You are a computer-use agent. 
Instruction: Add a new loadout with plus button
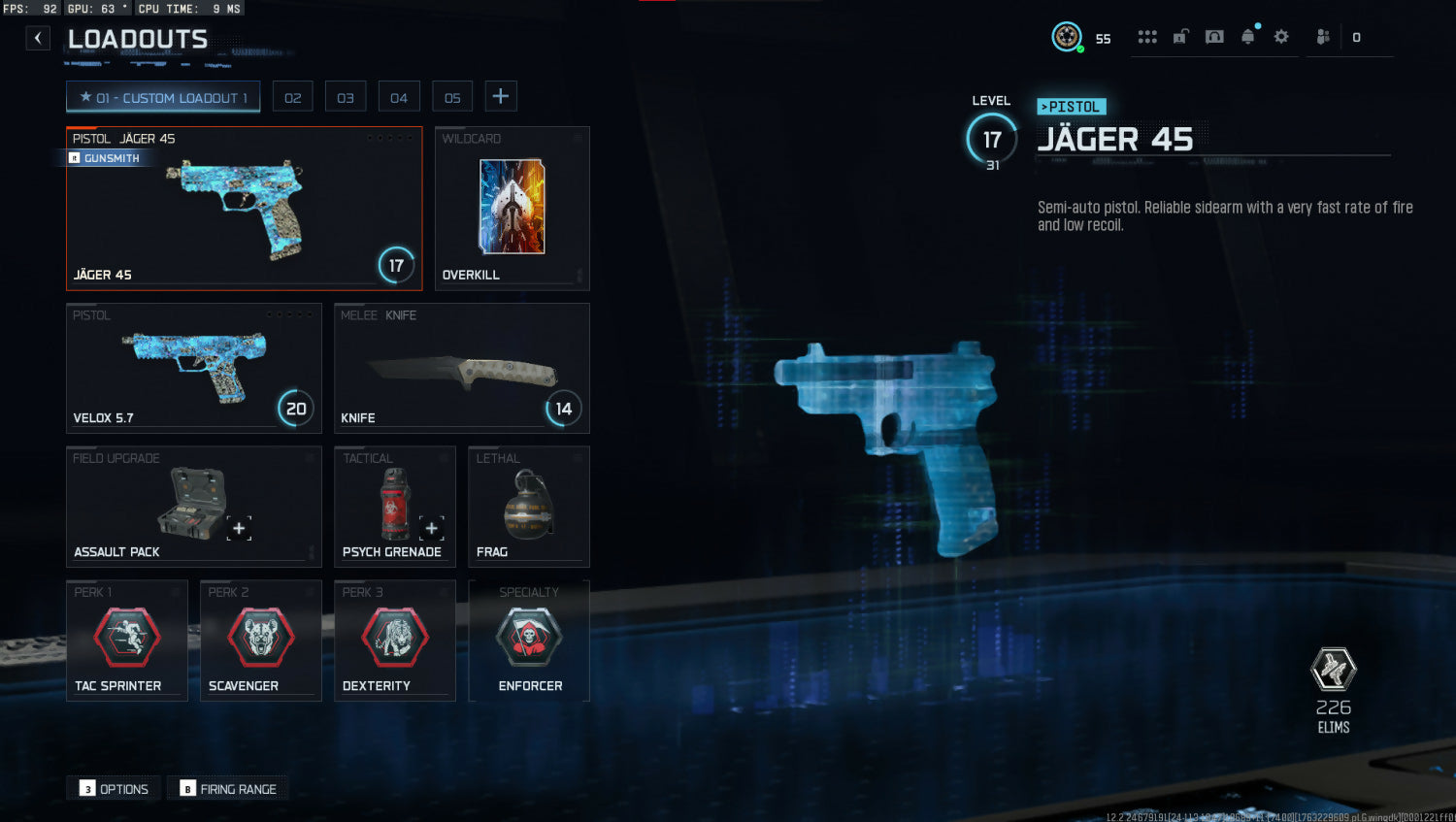point(501,96)
